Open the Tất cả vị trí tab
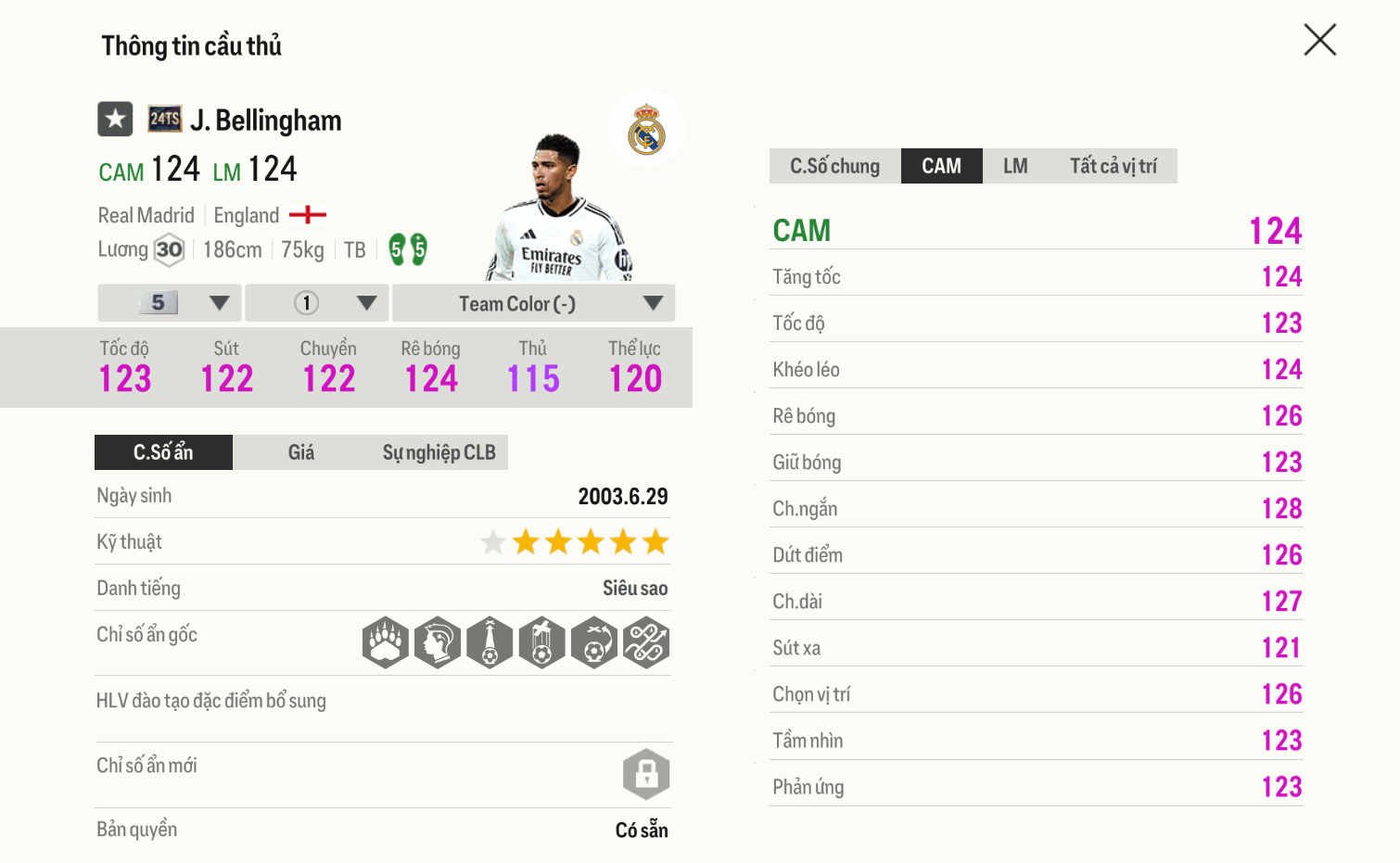1400x863 pixels. point(1113,166)
